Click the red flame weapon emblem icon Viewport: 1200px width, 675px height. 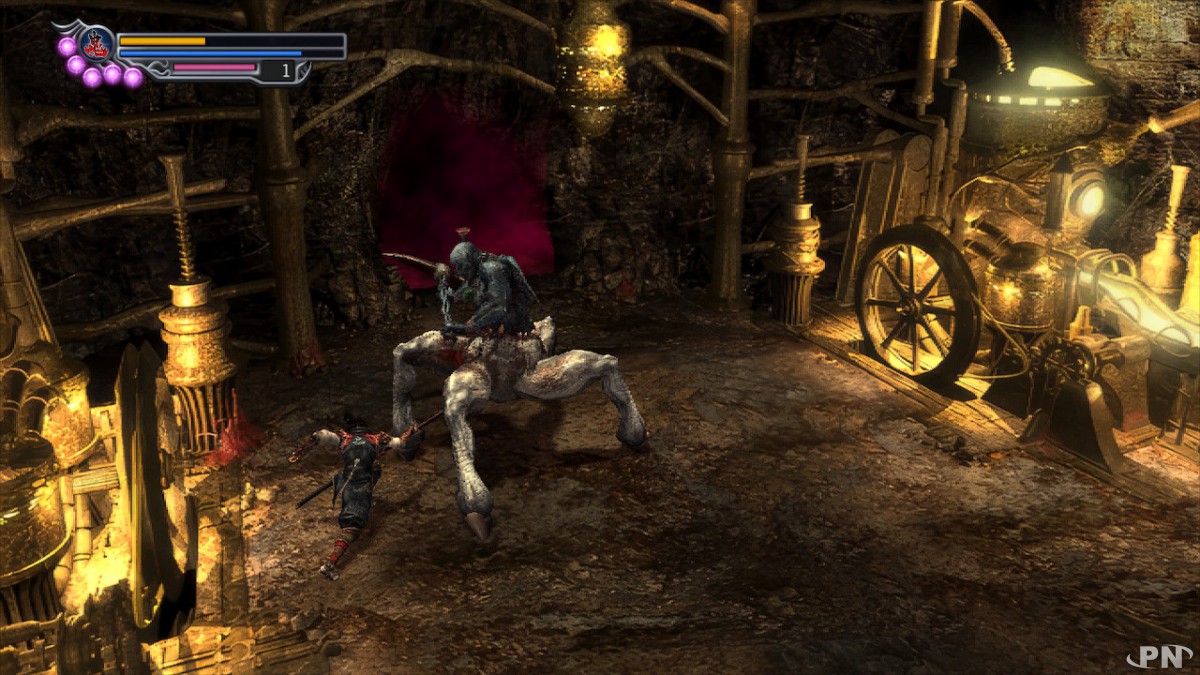point(97,45)
